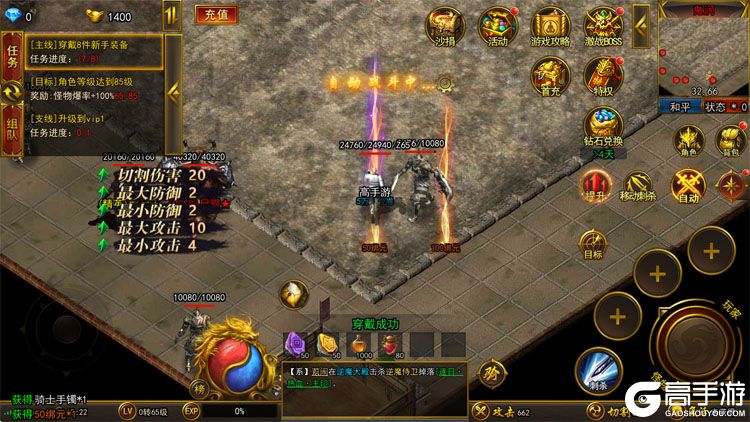Click the 和平 peace mode button

tap(680, 106)
